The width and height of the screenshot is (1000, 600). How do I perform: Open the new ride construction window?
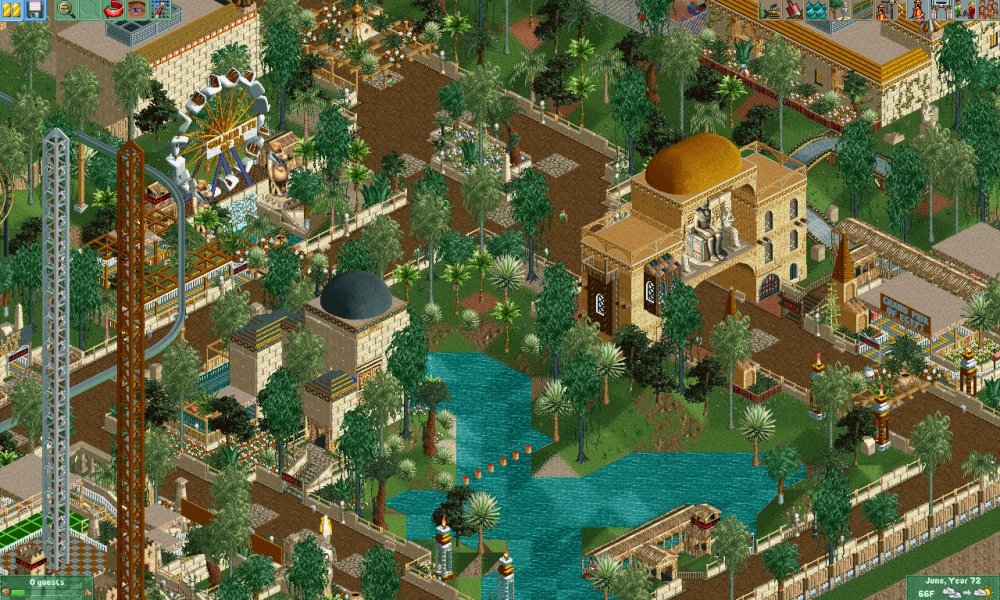pyautogui.click(x=885, y=9)
